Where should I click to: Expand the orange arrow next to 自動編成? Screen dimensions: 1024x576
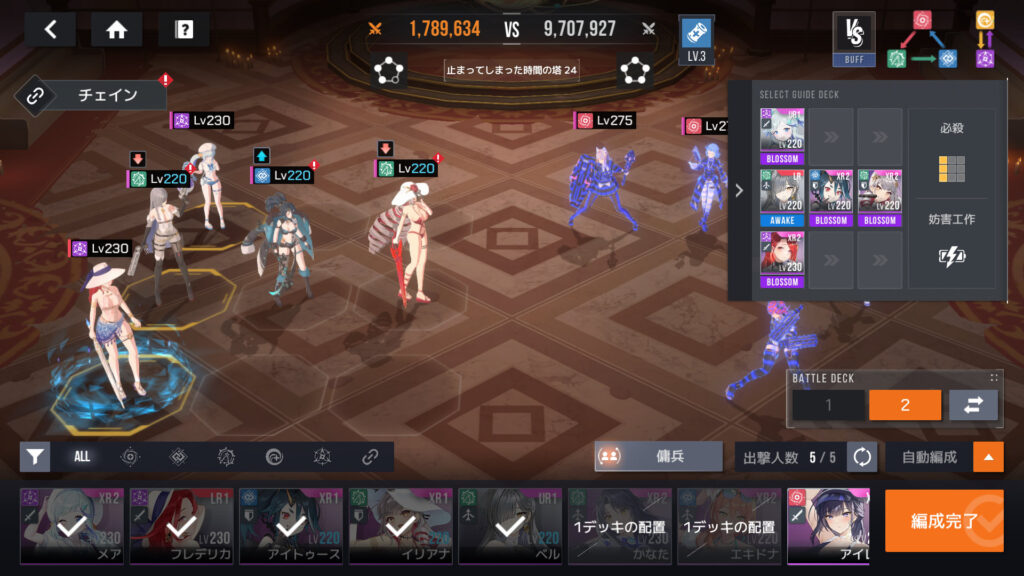pyautogui.click(x=988, y=457)
